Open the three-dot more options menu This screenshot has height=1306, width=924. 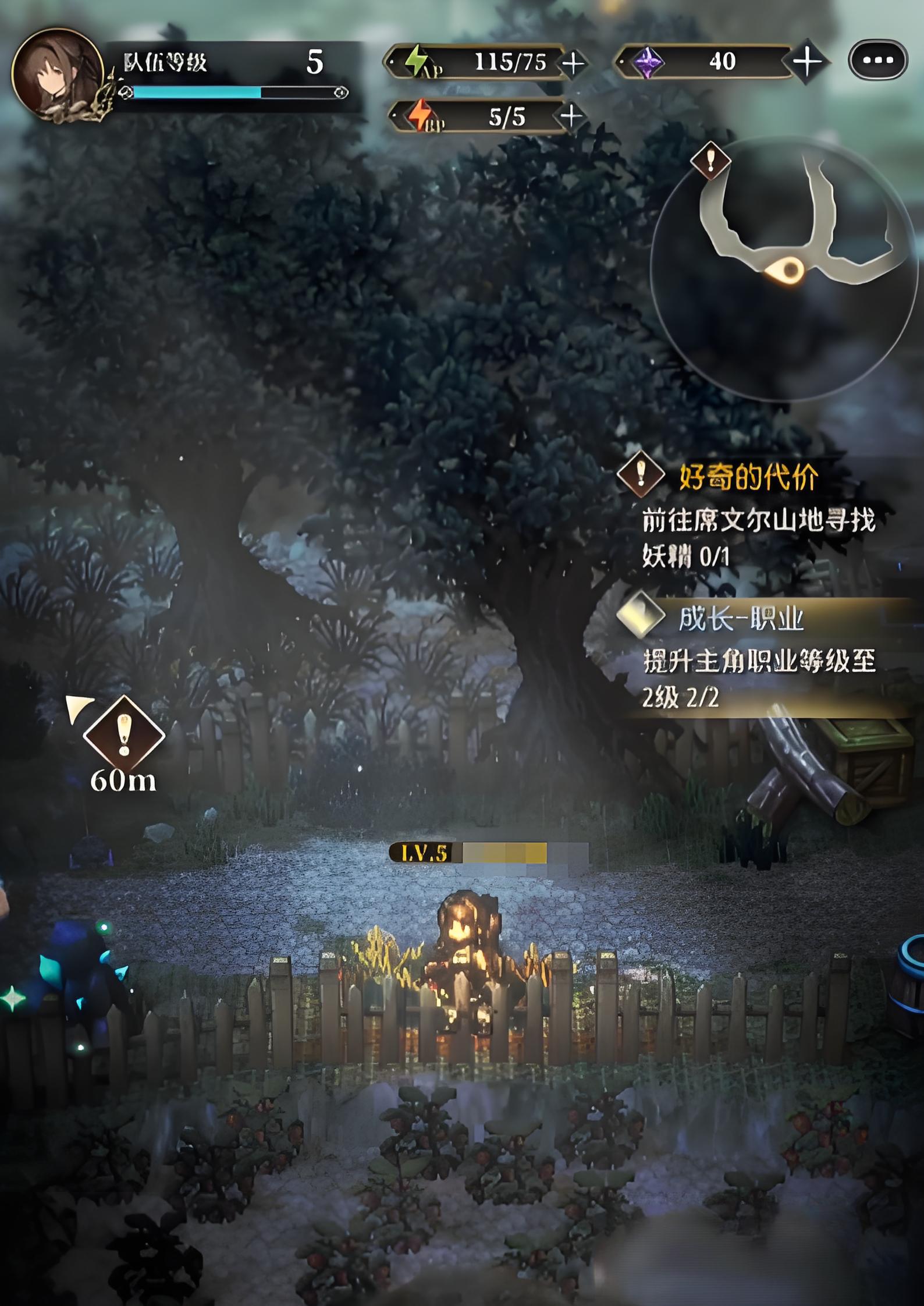pos(877,60)
